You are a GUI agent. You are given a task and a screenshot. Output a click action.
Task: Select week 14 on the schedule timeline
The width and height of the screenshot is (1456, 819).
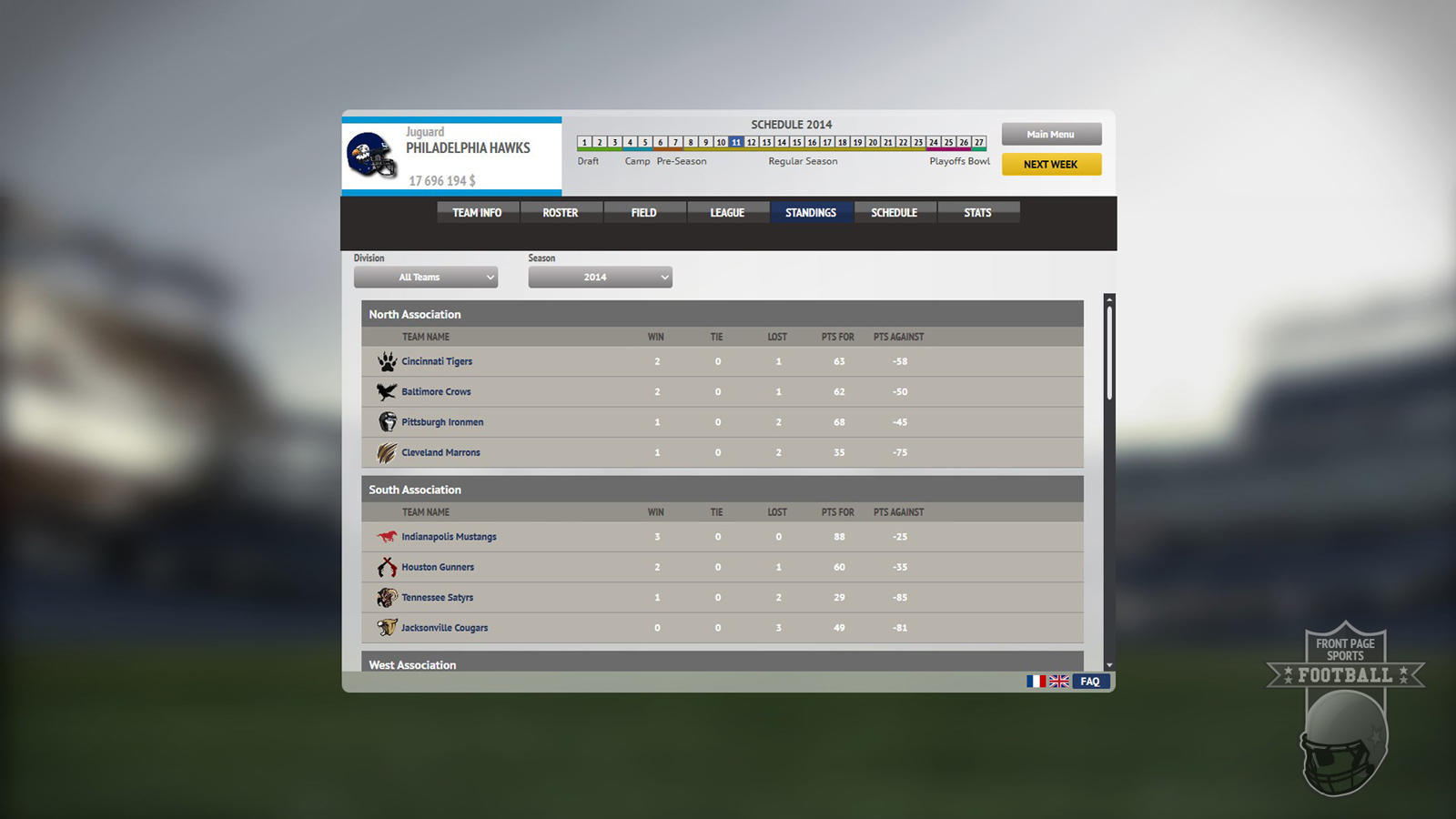(781, 142)
